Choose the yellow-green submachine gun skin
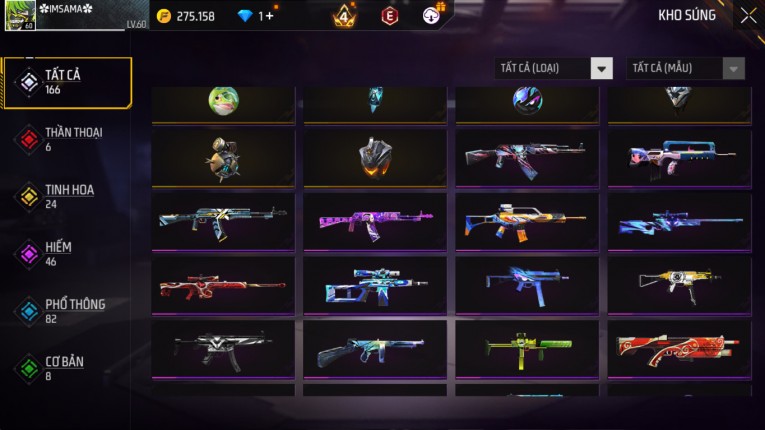Image resolution: width=765 pixels, height=430 pixels. 527,349
